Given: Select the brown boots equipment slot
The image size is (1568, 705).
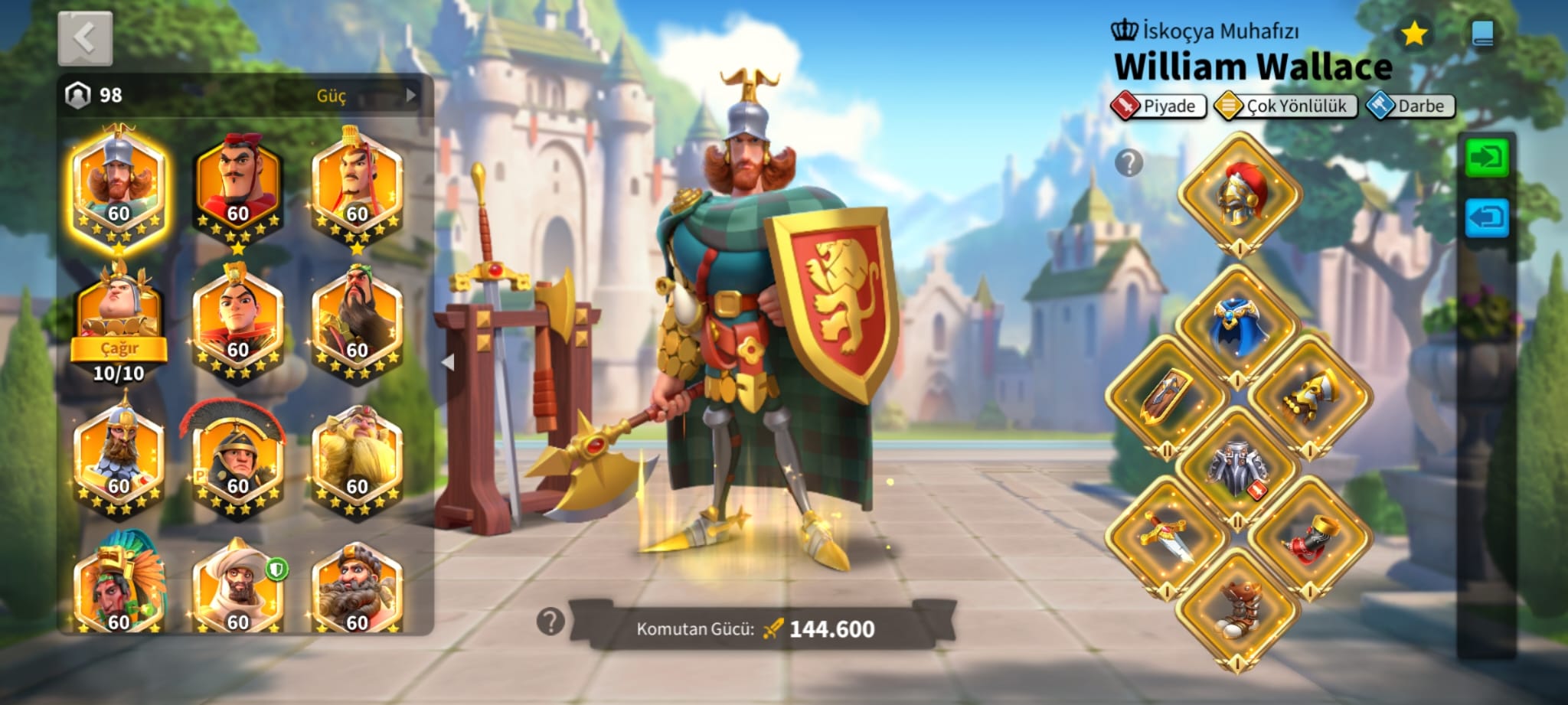Looking at the screenshot, I should [1237, 610].
